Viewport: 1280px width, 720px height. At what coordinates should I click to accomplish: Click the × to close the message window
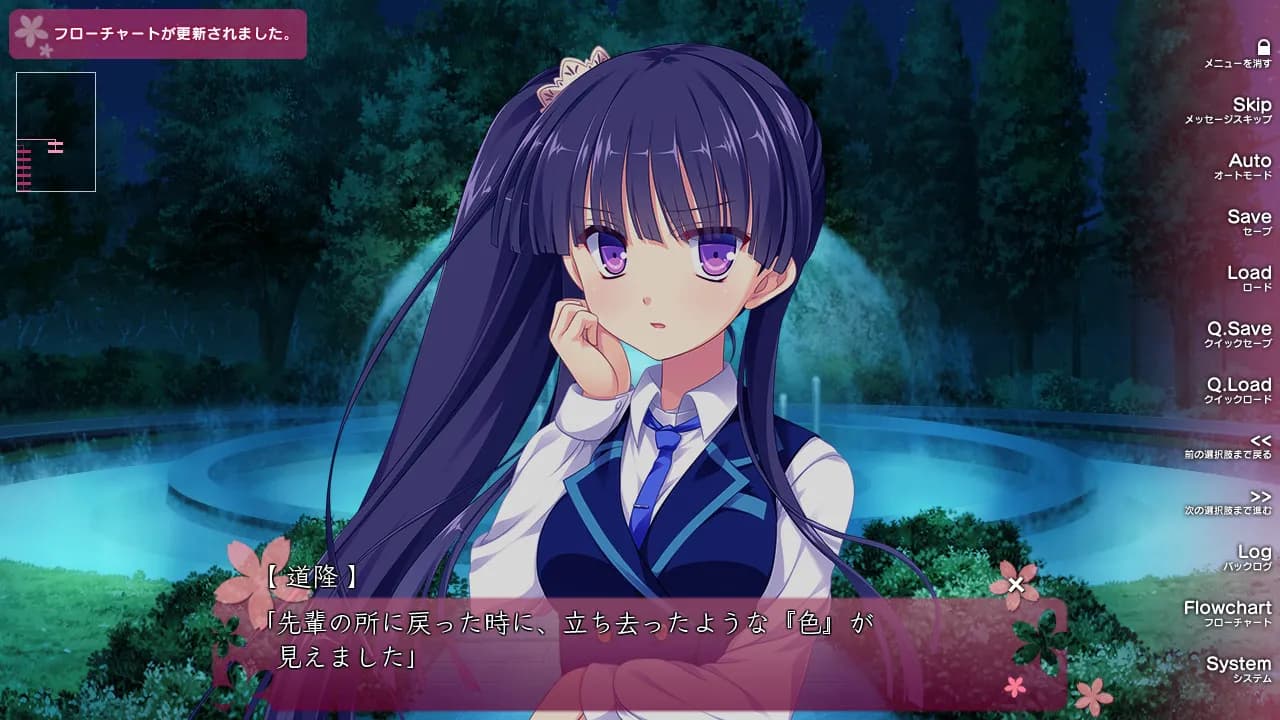[1018, 586]
